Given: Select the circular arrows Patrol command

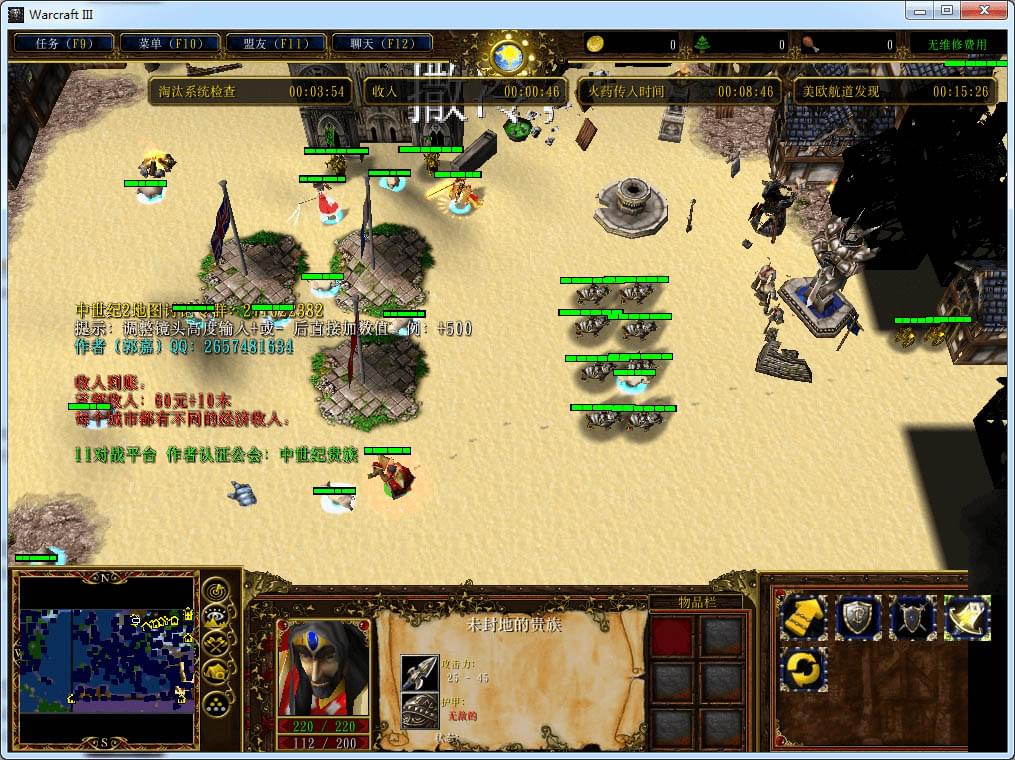Looking at the screenshot, I should pyautogui.click(x=804, y=668).
